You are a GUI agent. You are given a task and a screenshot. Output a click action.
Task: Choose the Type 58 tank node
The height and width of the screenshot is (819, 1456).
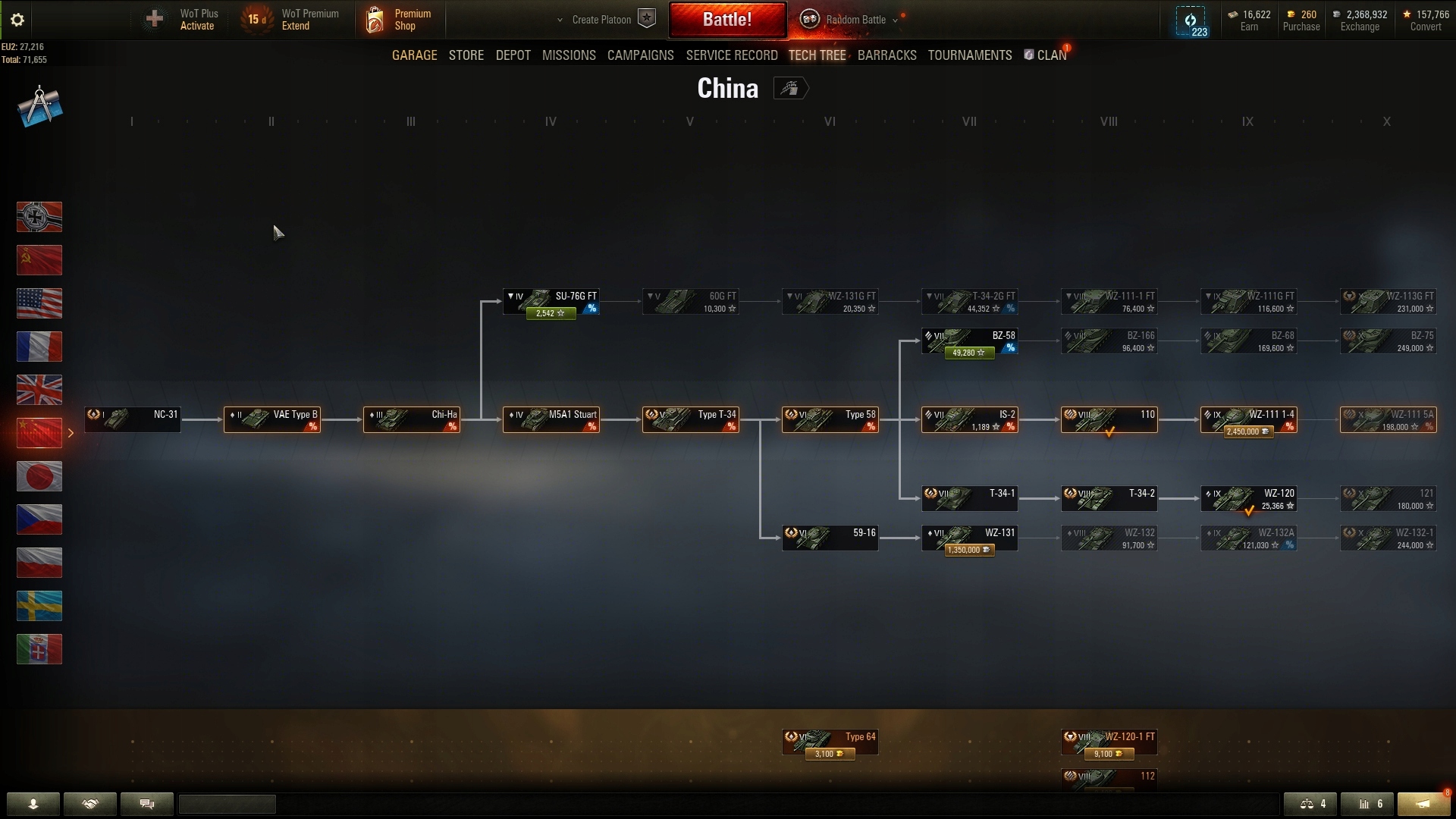830,420
